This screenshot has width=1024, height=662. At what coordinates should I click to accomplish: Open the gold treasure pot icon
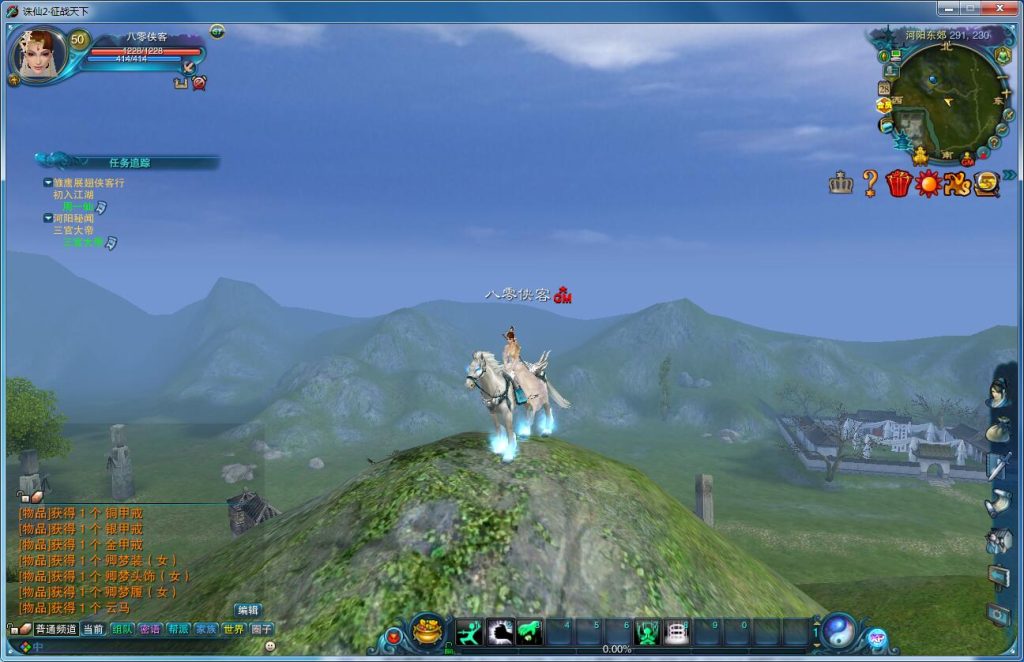tap(429, 632)
